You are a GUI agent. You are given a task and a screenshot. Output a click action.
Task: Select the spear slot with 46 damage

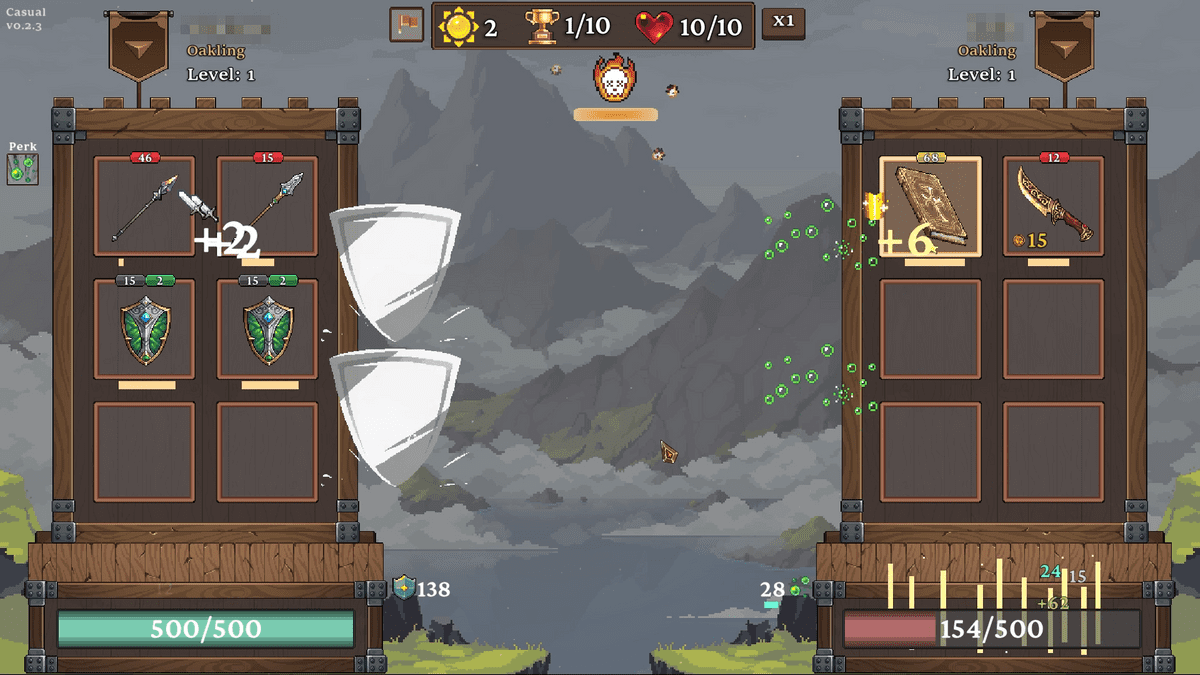coord(144,207)
